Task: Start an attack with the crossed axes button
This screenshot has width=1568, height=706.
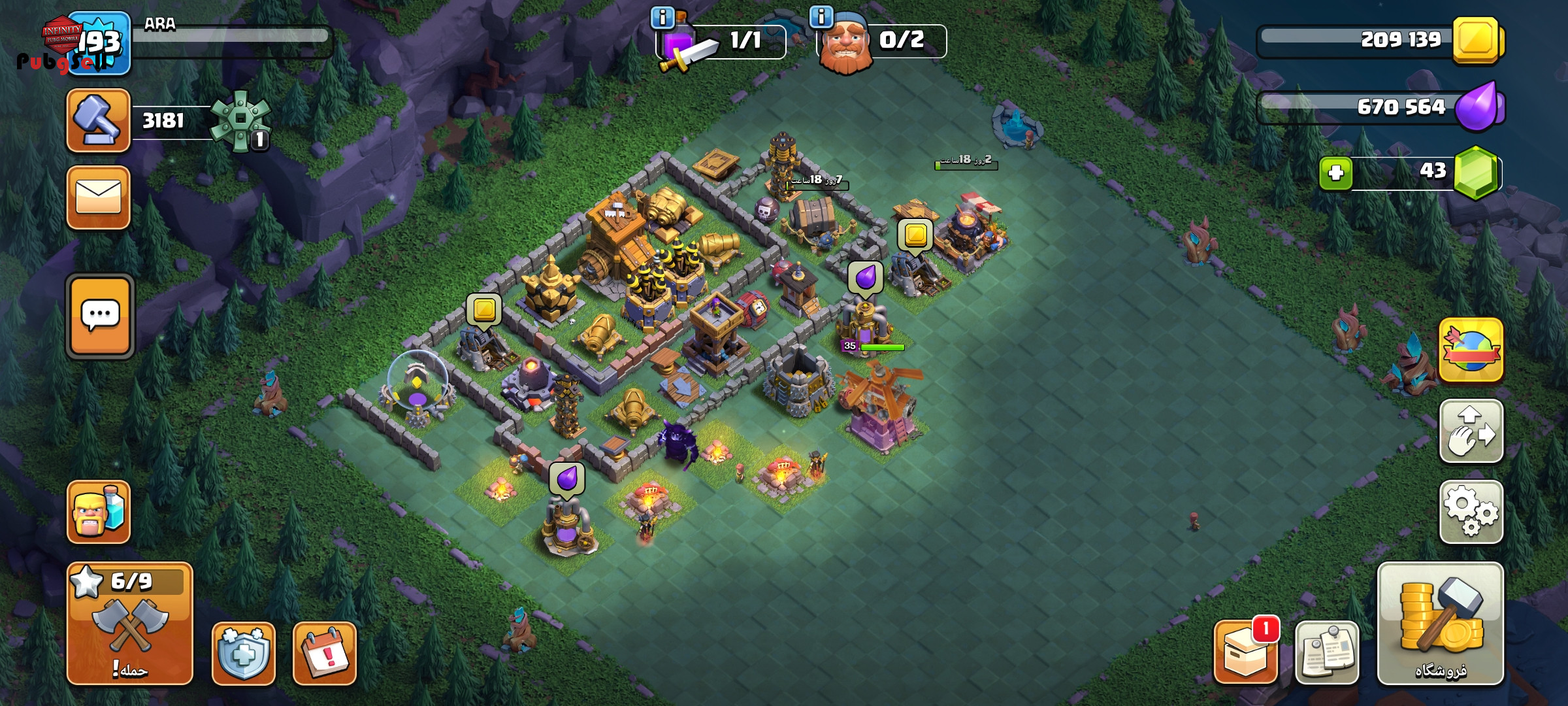Action: pyautogui.click(x=130, y=624)
